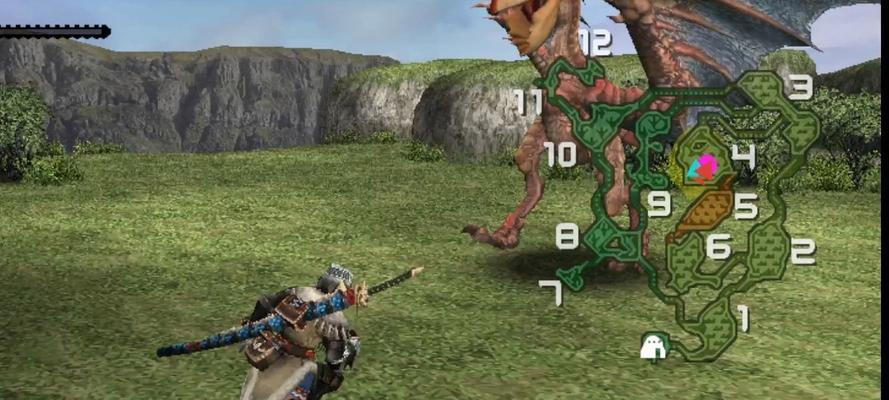Click area 4 label on the map
The image size is (889, 400).
tap(742, 156)
